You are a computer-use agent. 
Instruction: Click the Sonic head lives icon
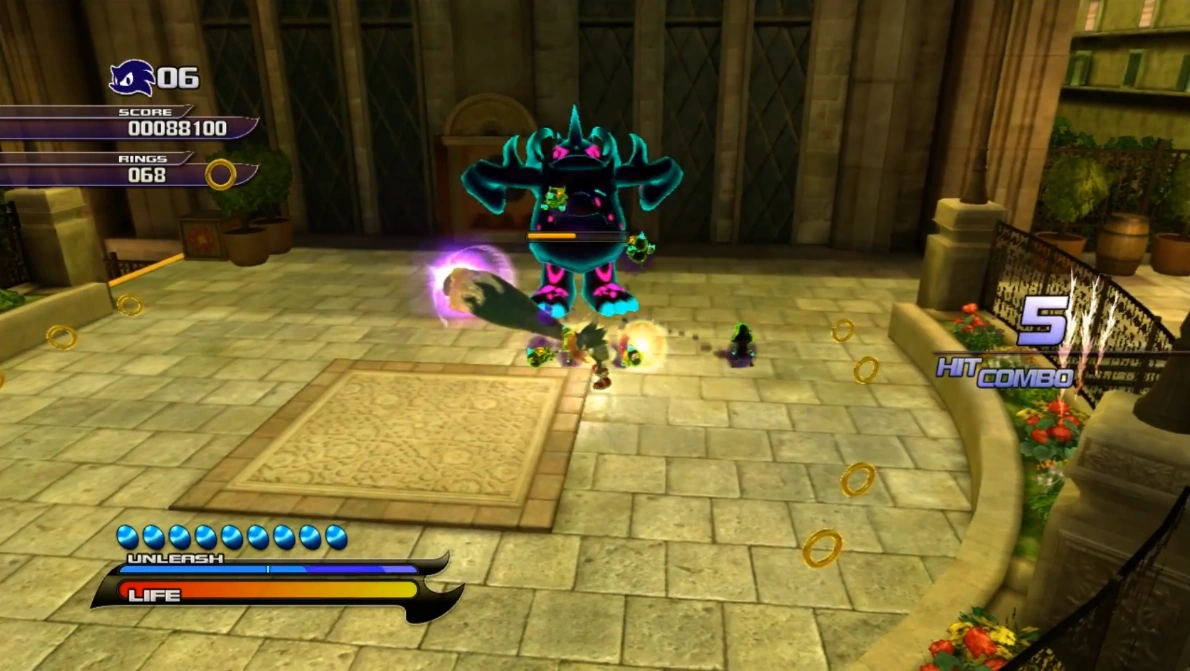[x=131, y=78]
